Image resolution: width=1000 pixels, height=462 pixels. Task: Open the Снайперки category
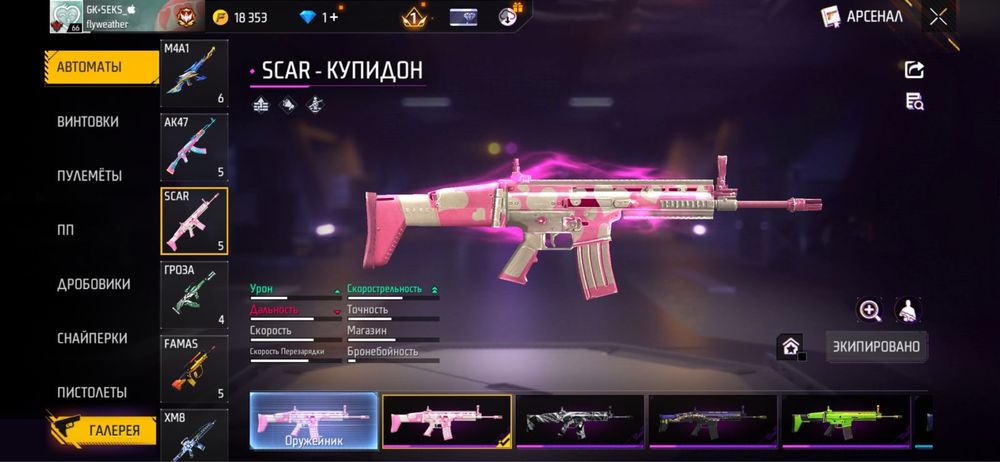point(92,338)
